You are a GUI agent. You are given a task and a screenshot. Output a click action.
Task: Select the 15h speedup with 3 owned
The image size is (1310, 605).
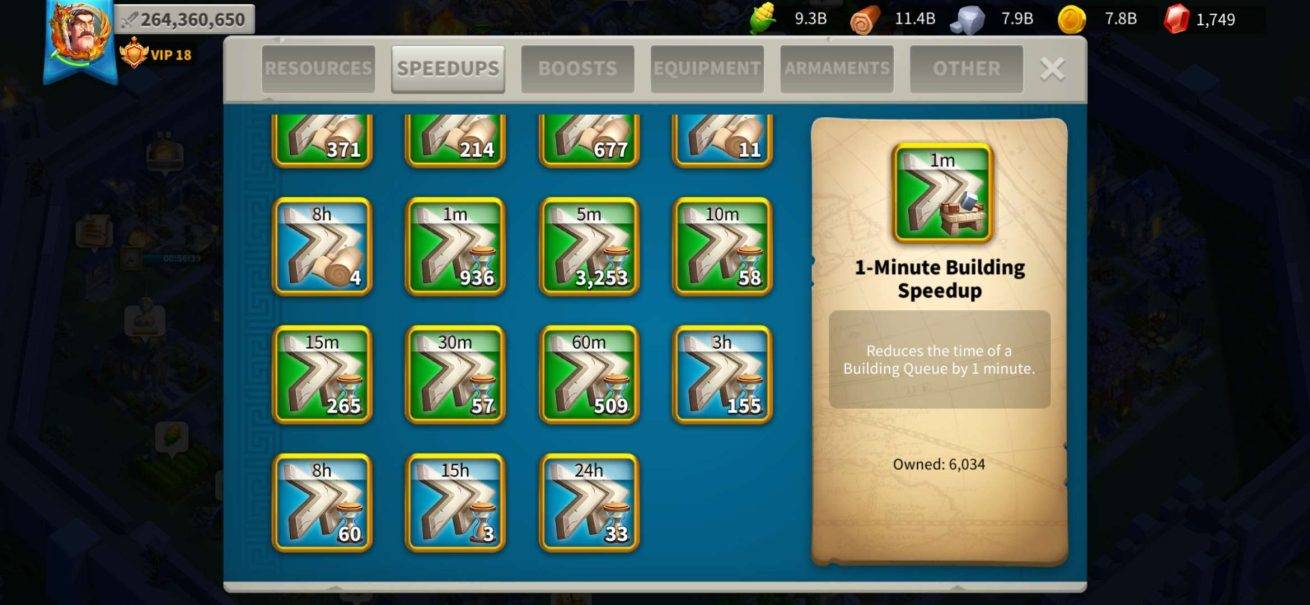[455, 502]
